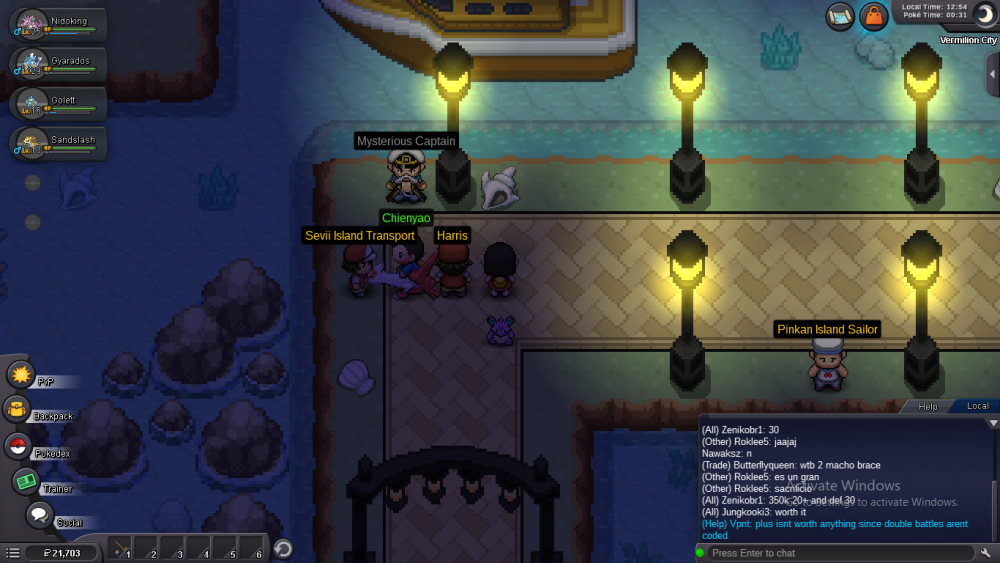Open the Social menu
The height and width of the screenshot is (563, 1000).
coord(39,515)
